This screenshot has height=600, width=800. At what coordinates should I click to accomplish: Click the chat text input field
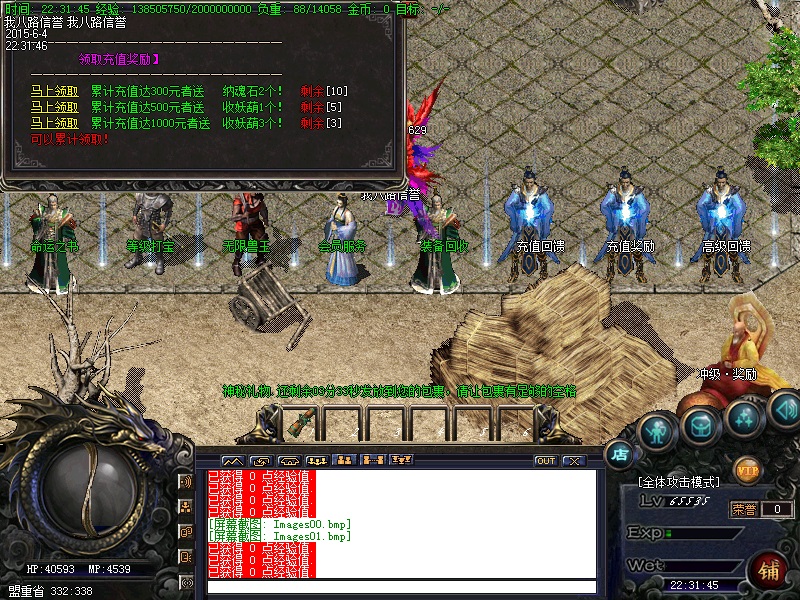point(400,587)
